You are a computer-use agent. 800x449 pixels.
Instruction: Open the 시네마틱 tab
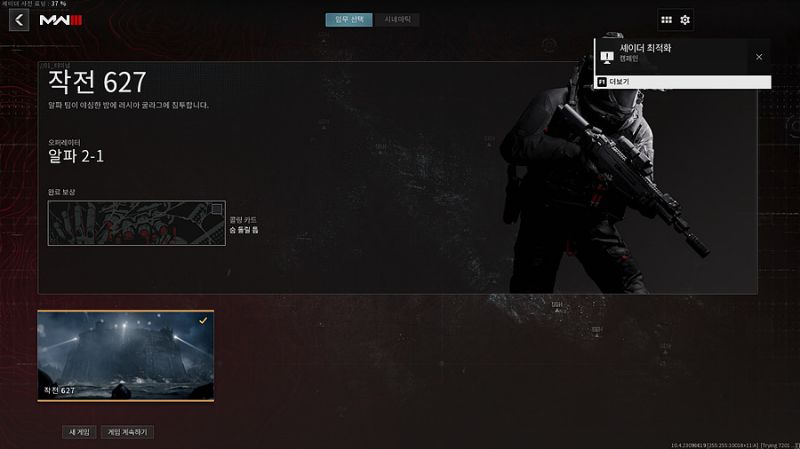[x=397, y=20]
